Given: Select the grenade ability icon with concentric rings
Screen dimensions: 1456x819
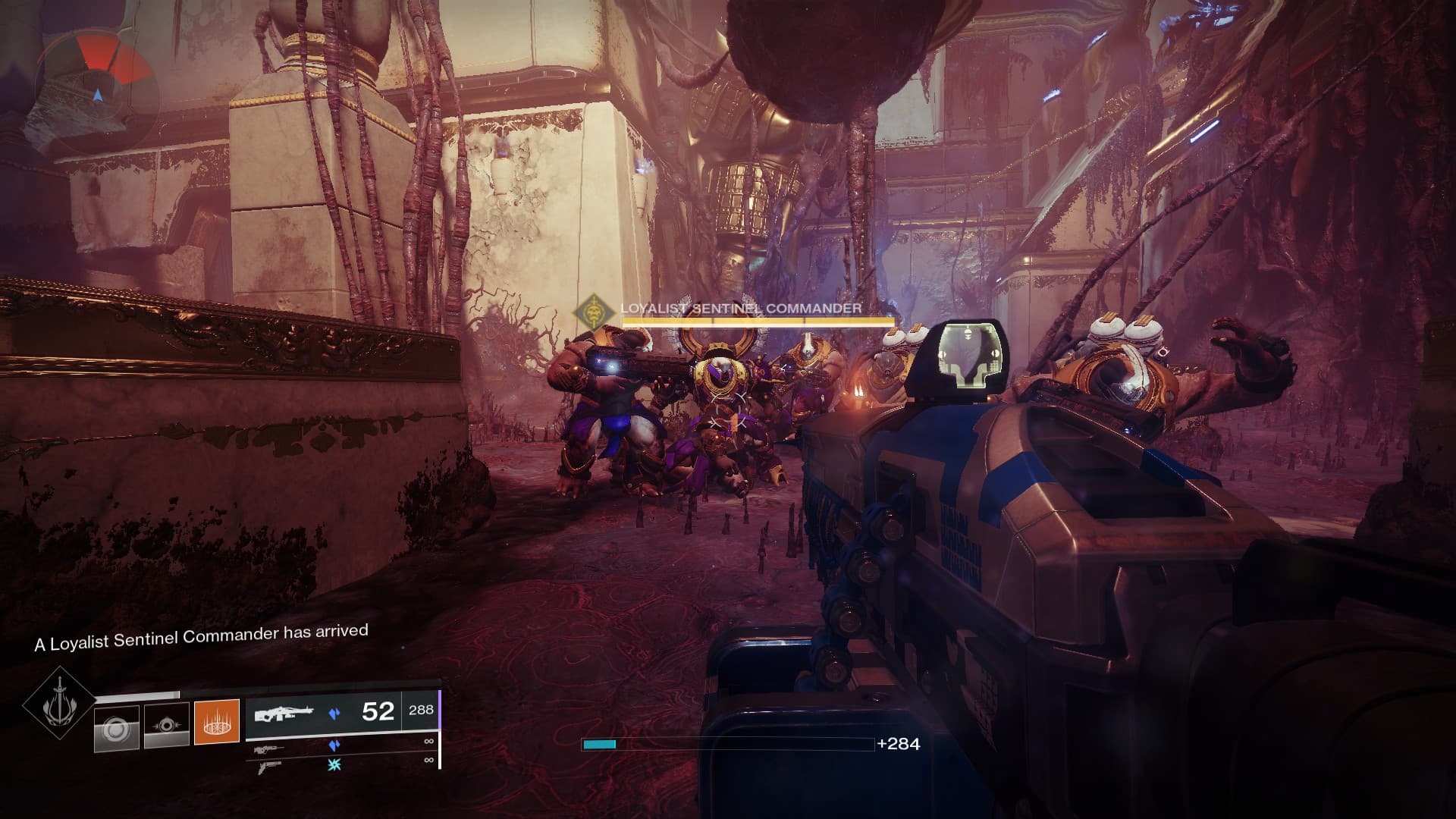Looking at the screenshot, I should (x=117, y=728).
